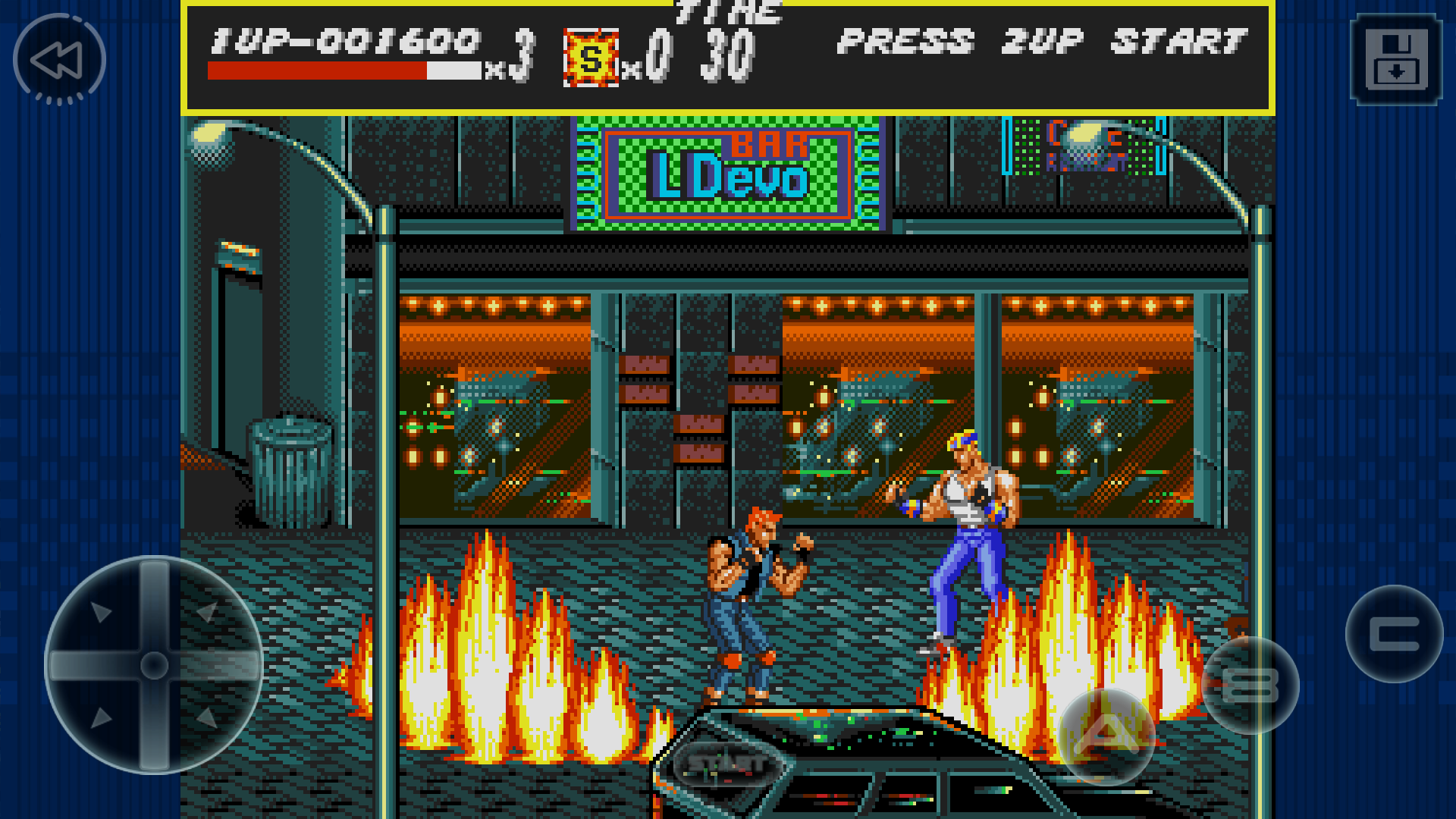Tap the virtual C button
This screenshot has width=1456, height=819.
click(1394, 634)
